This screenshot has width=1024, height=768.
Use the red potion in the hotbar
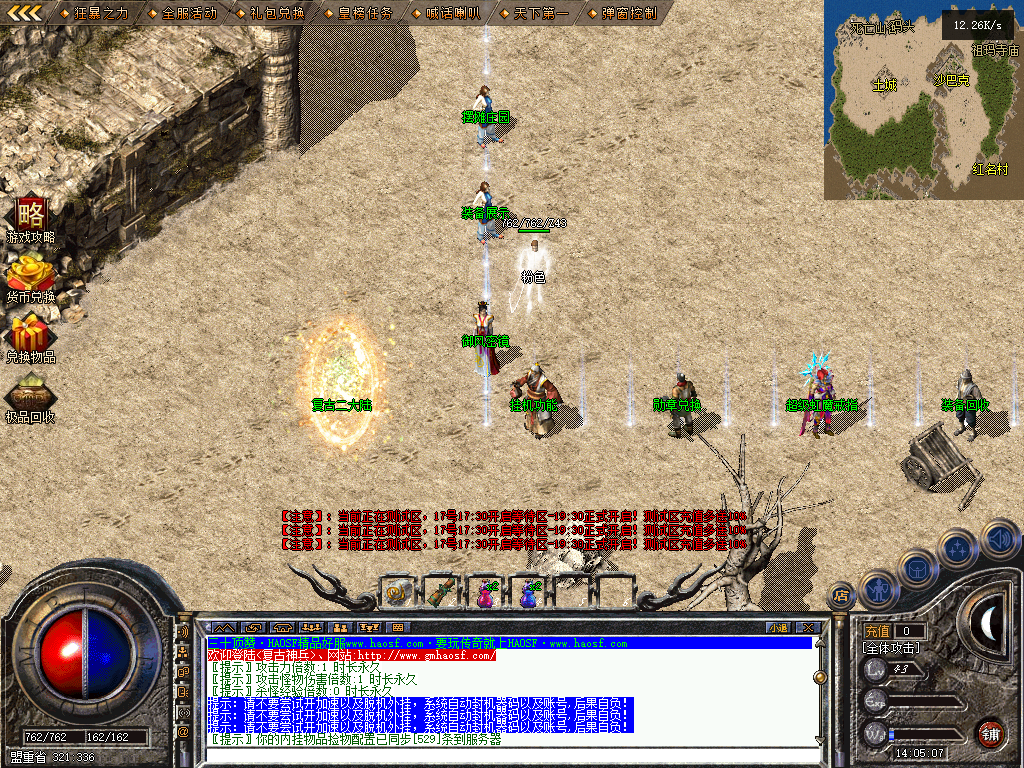coord(484,593)
